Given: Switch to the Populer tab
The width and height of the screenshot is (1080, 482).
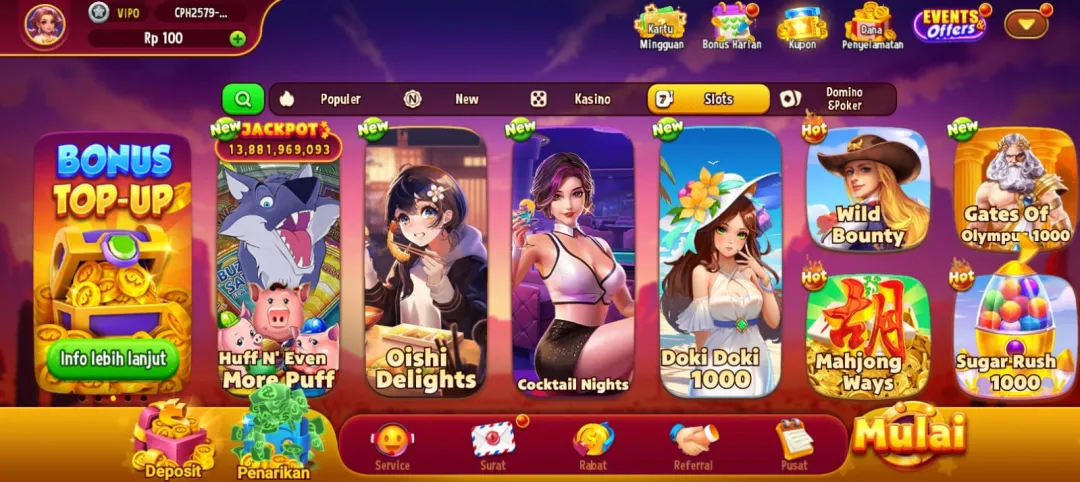Looking at the screenshot, I should pyautogui.click(x=320, y=99).
